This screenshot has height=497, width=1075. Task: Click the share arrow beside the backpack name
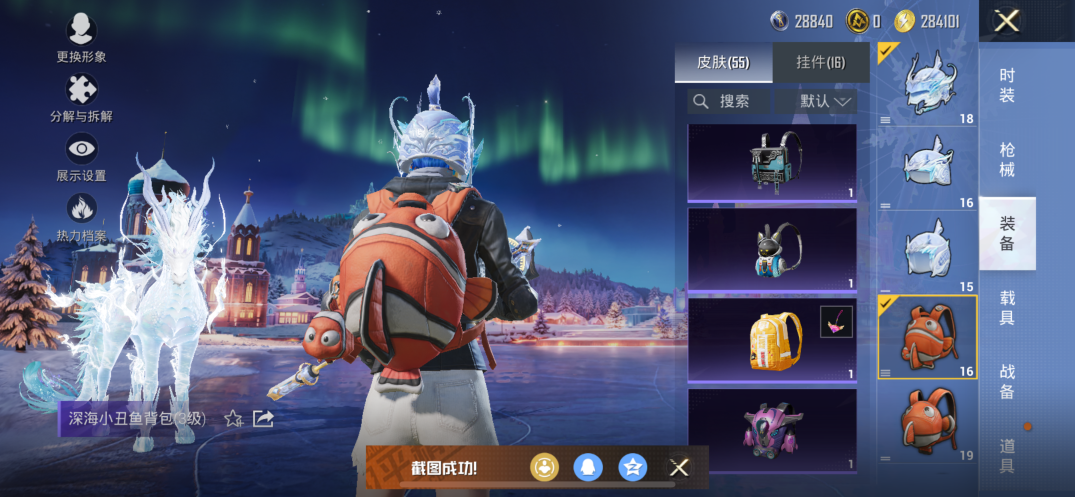(263, 419)
